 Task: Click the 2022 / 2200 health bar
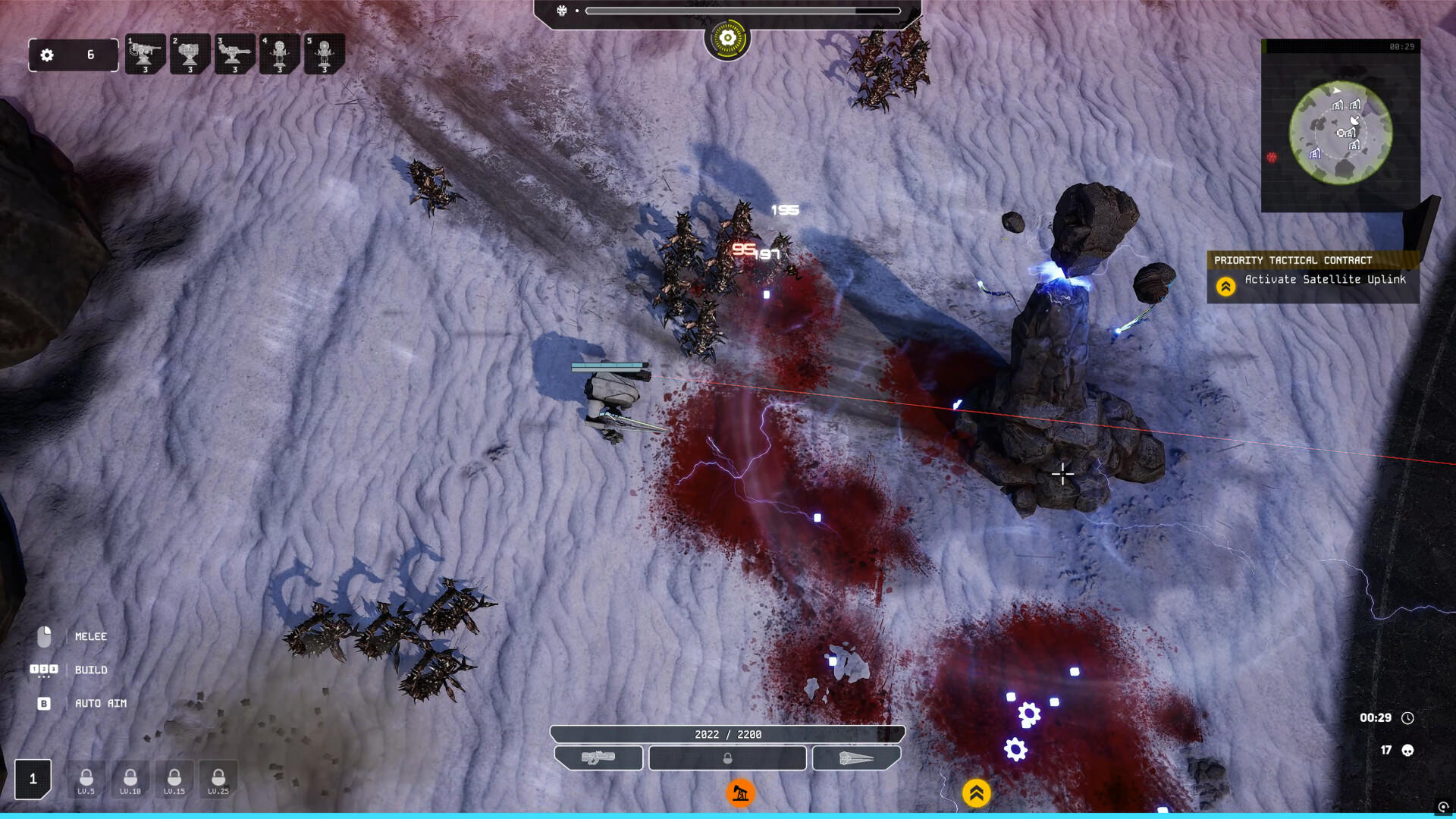[726, 733]
